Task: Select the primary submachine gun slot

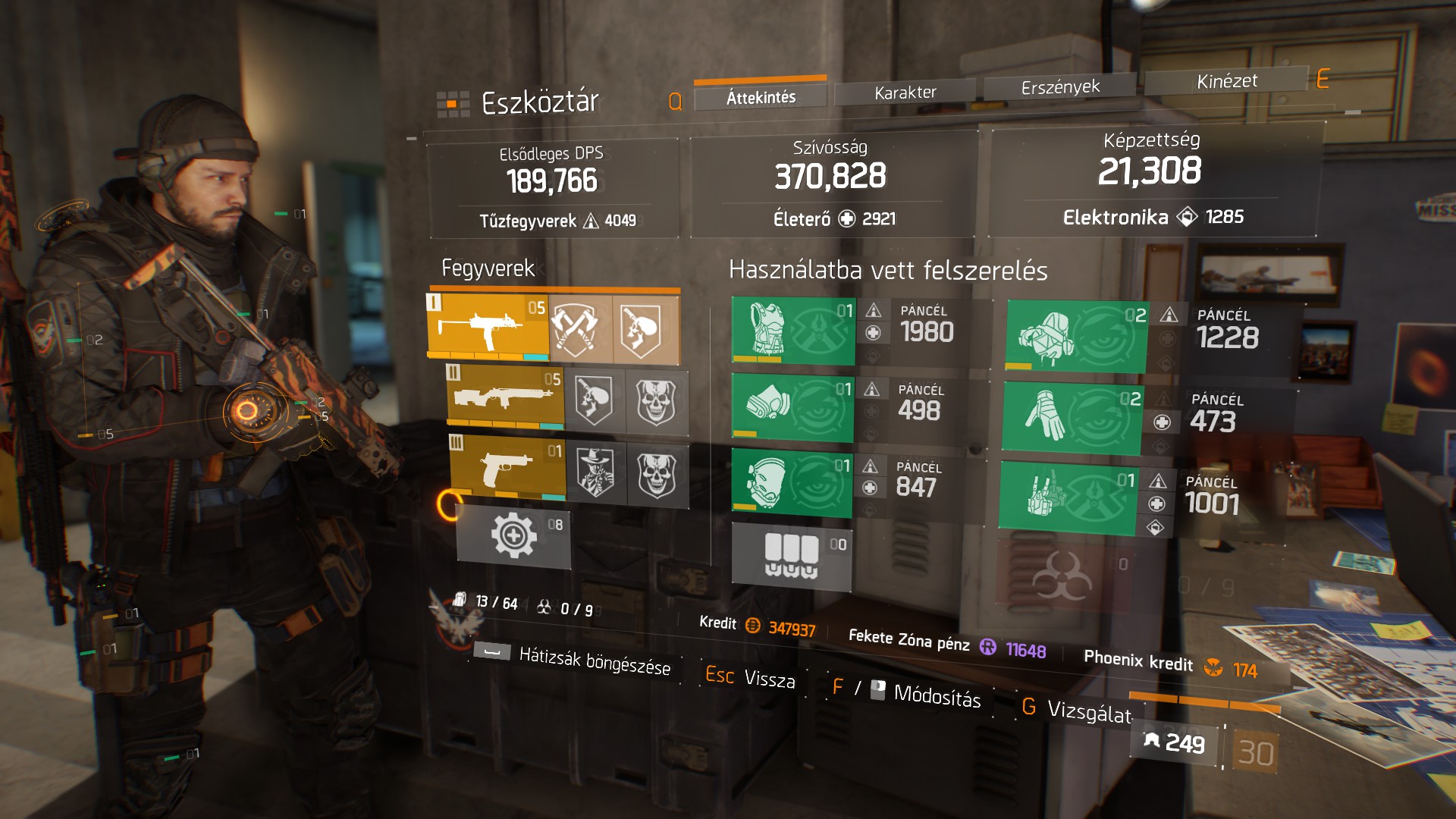Action: pos(488,327)
